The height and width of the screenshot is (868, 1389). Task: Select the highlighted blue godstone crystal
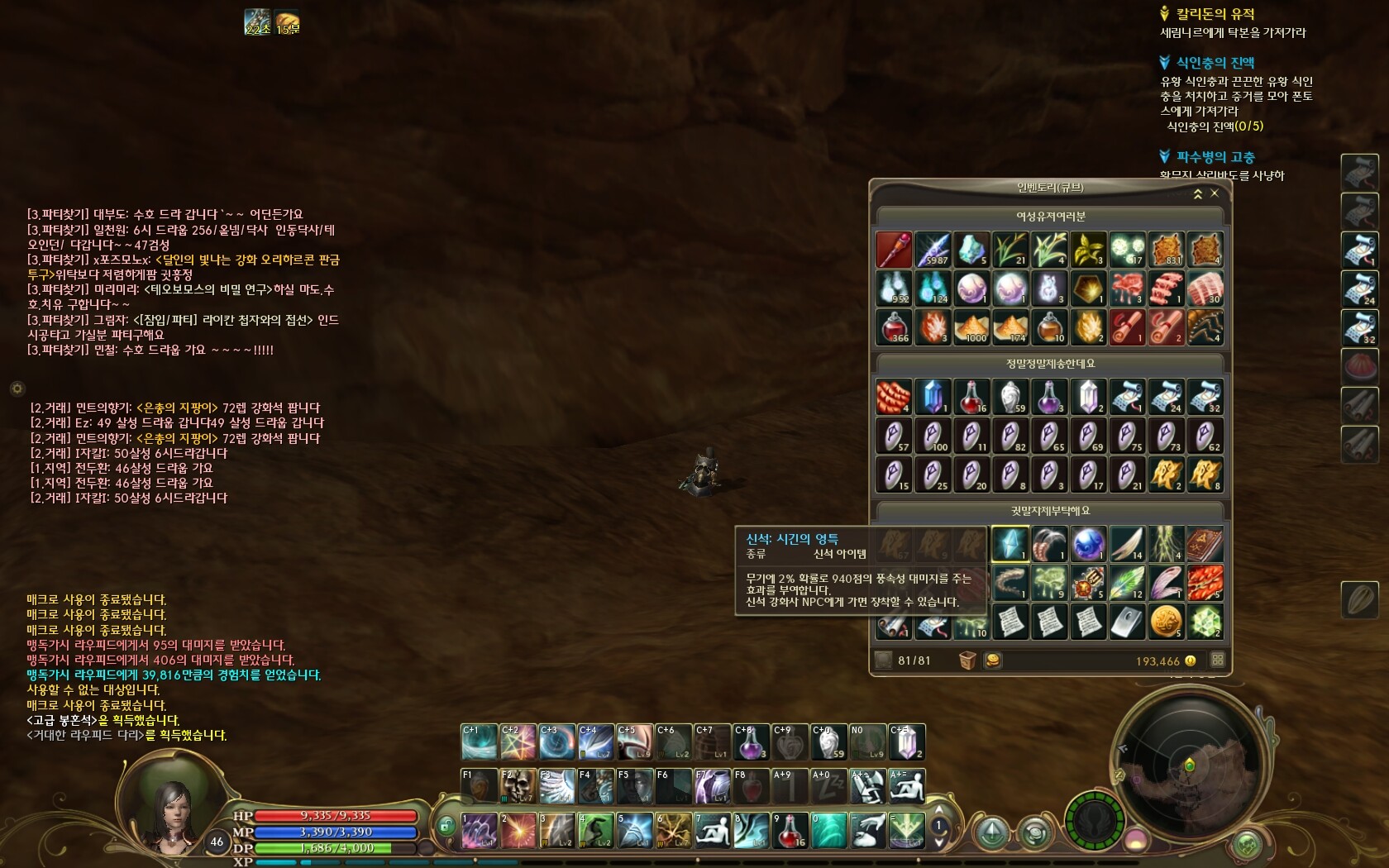point(1010,544)
